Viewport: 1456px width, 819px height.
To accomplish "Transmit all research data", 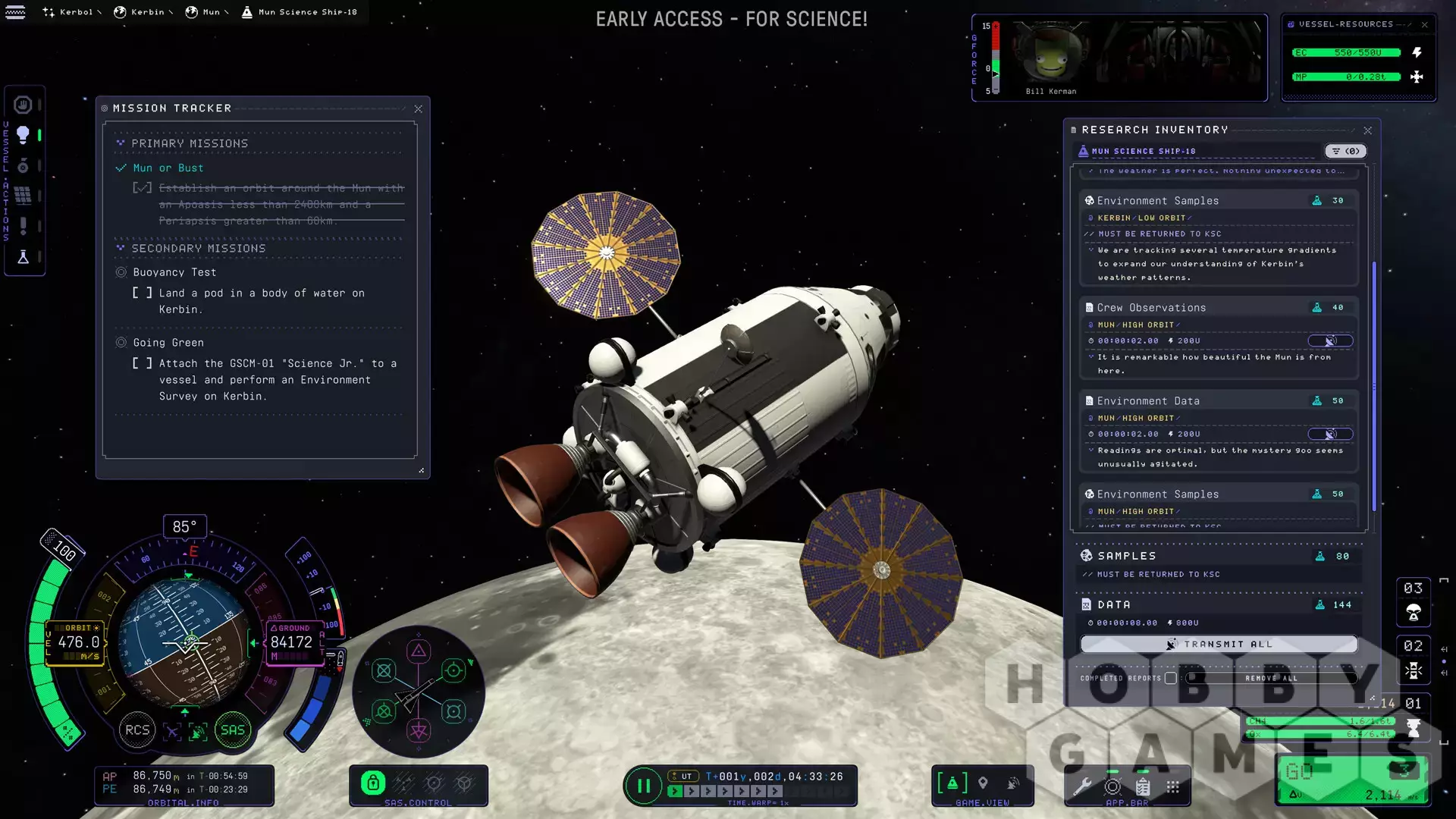I will [x=1219, y=644].
